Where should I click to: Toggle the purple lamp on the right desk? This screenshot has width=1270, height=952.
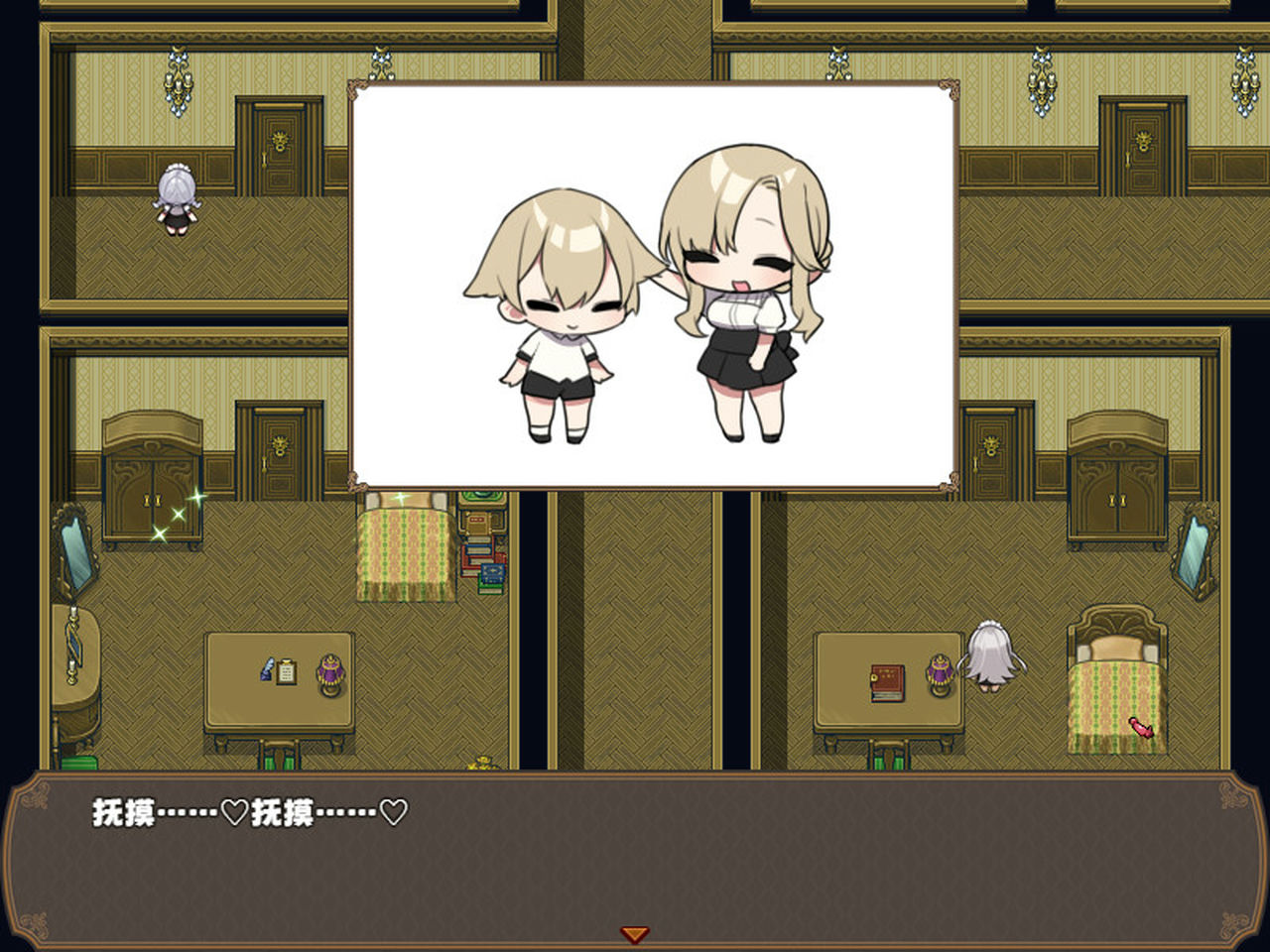tap(941, 672)
